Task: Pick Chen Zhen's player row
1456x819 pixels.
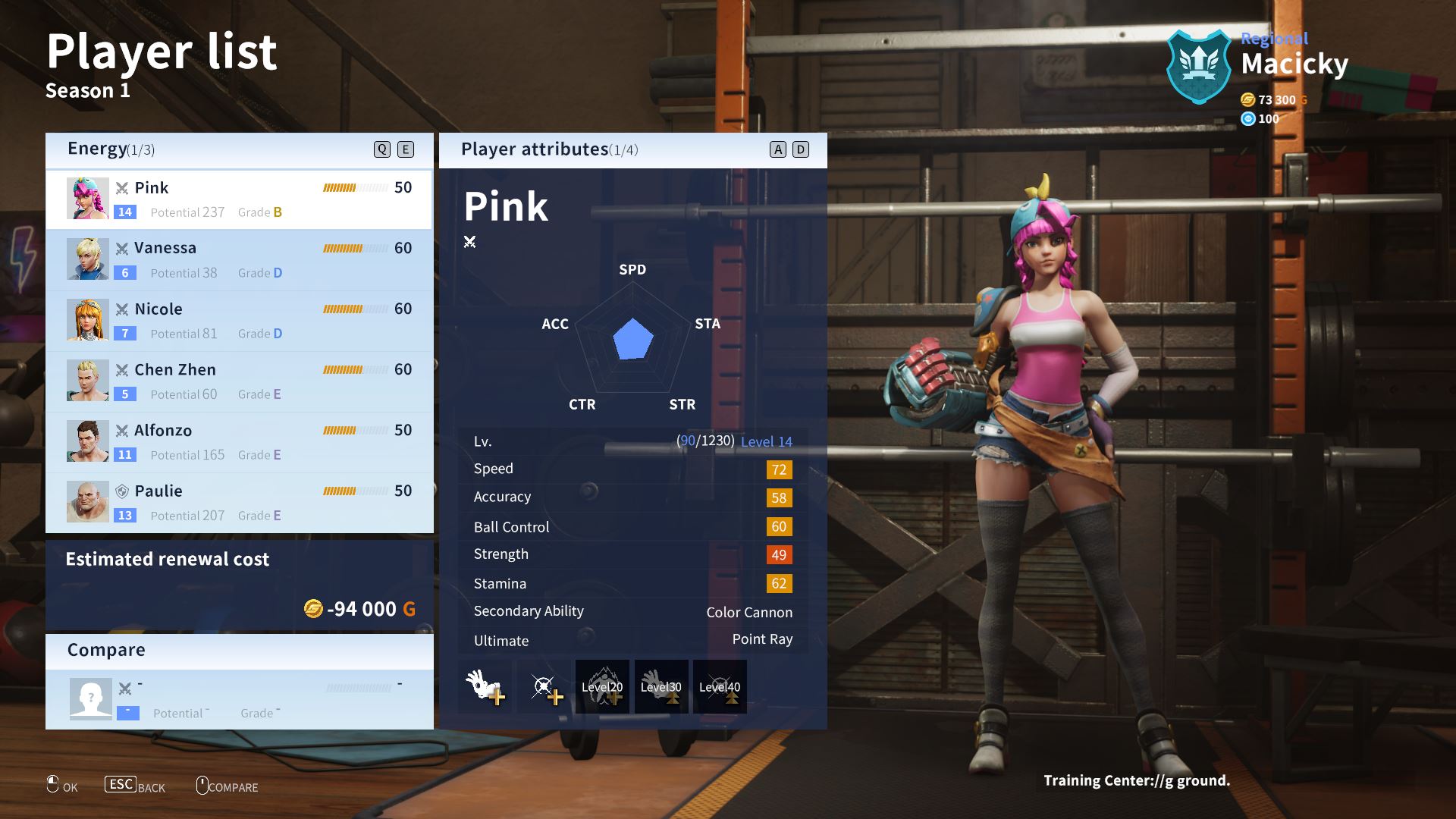Action: 239,381
